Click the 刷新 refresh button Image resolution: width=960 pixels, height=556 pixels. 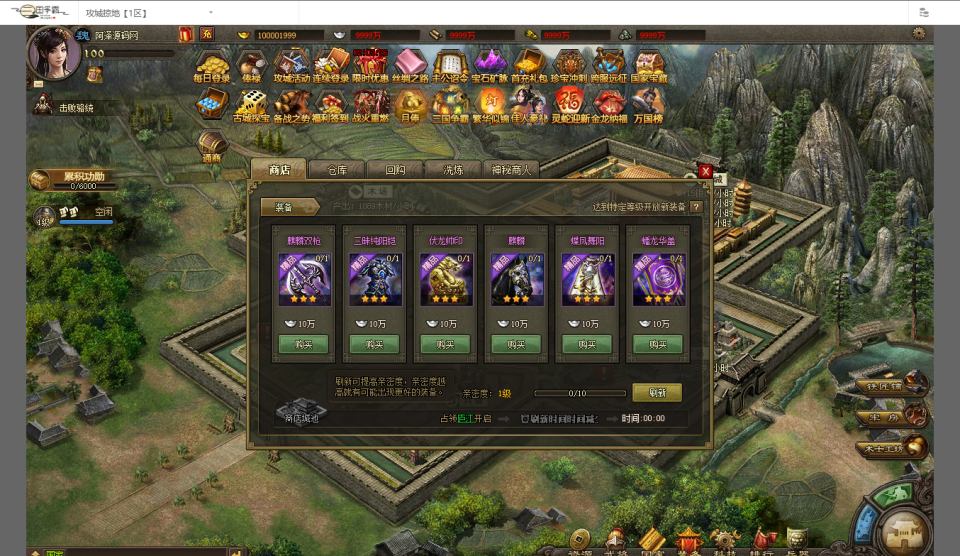pyautogui.click(x=657, y=393)
